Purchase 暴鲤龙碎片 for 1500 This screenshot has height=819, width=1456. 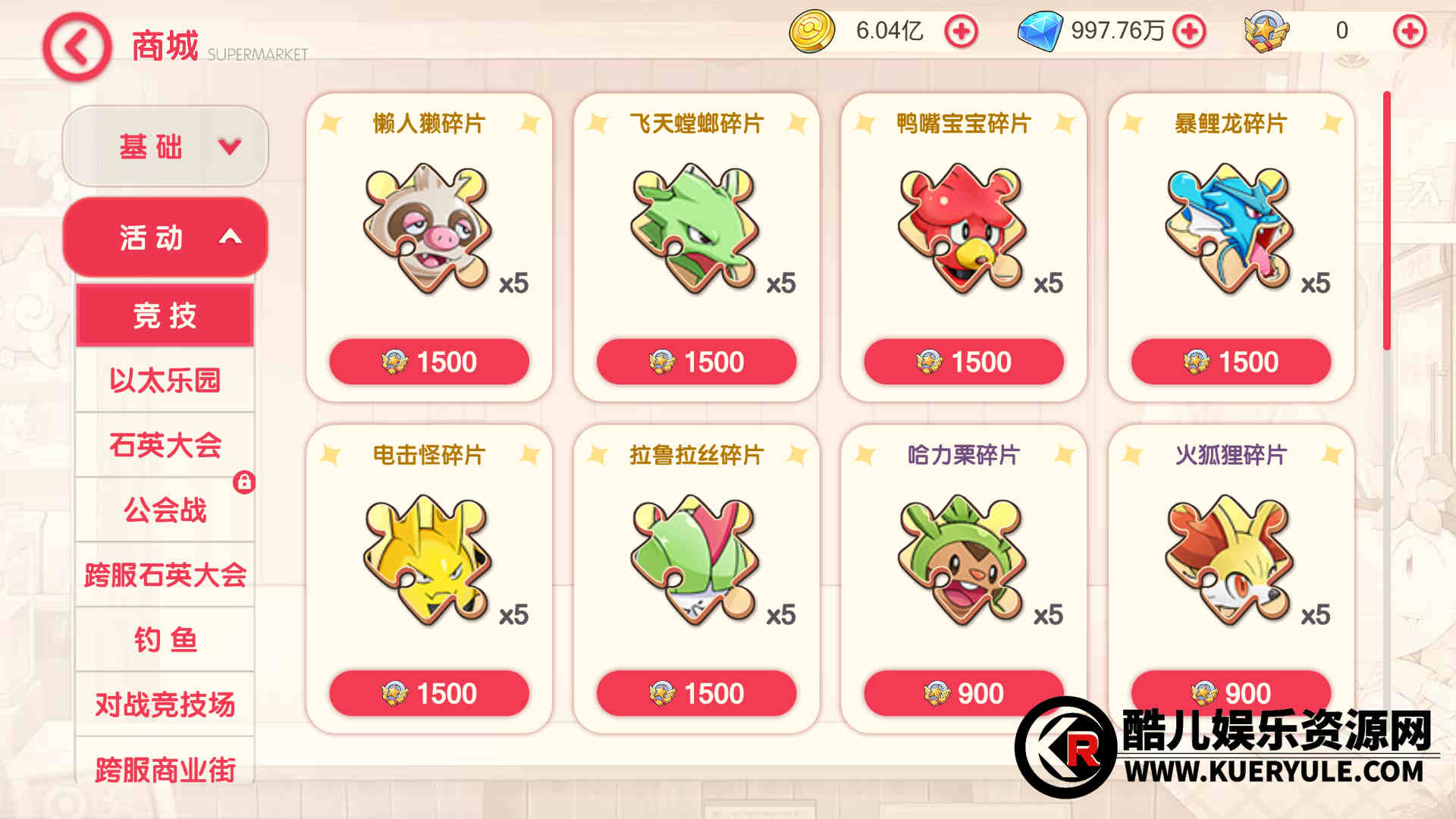1231,362
